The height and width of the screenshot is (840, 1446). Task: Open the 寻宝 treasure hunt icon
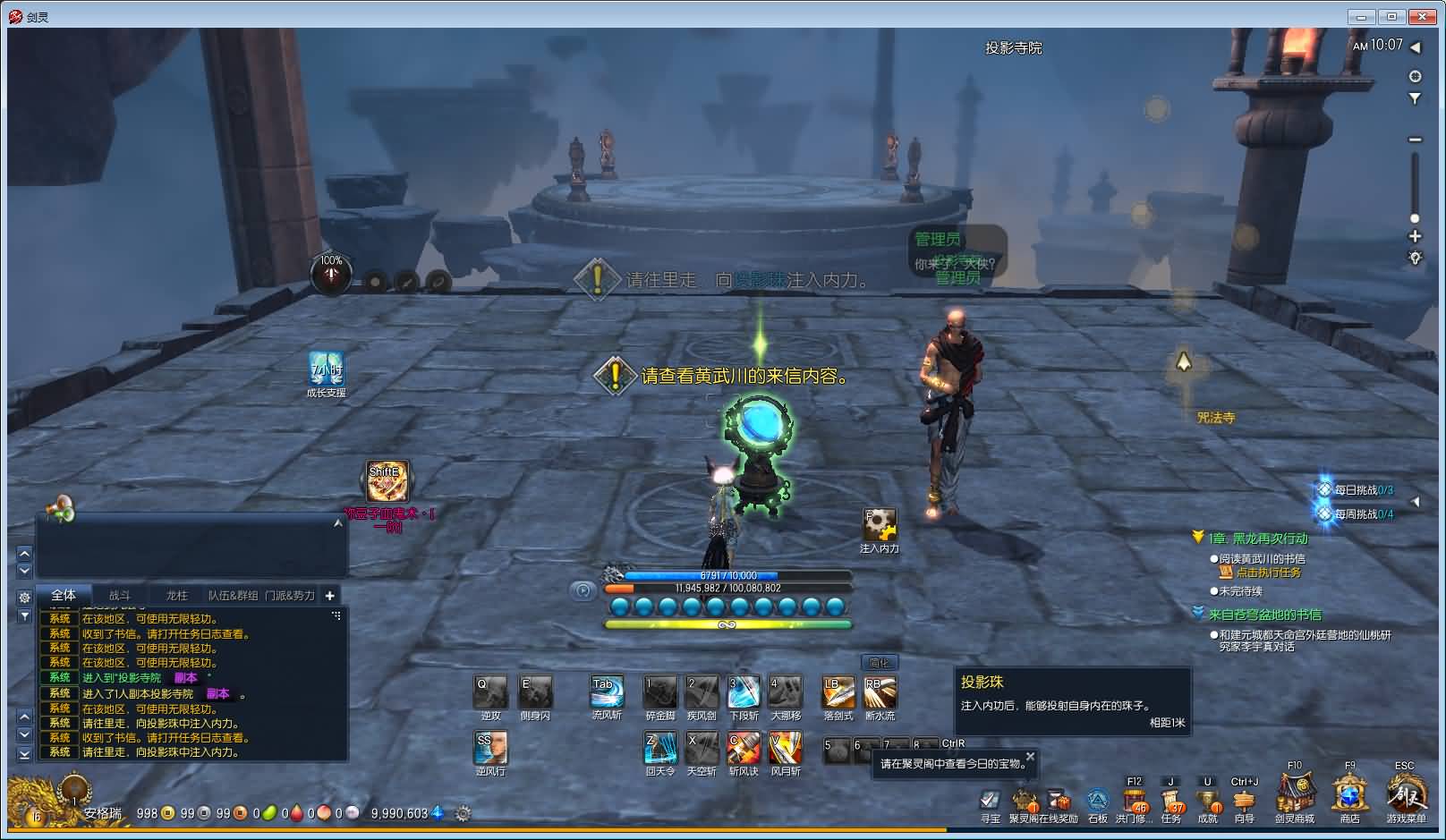point(990,800)
